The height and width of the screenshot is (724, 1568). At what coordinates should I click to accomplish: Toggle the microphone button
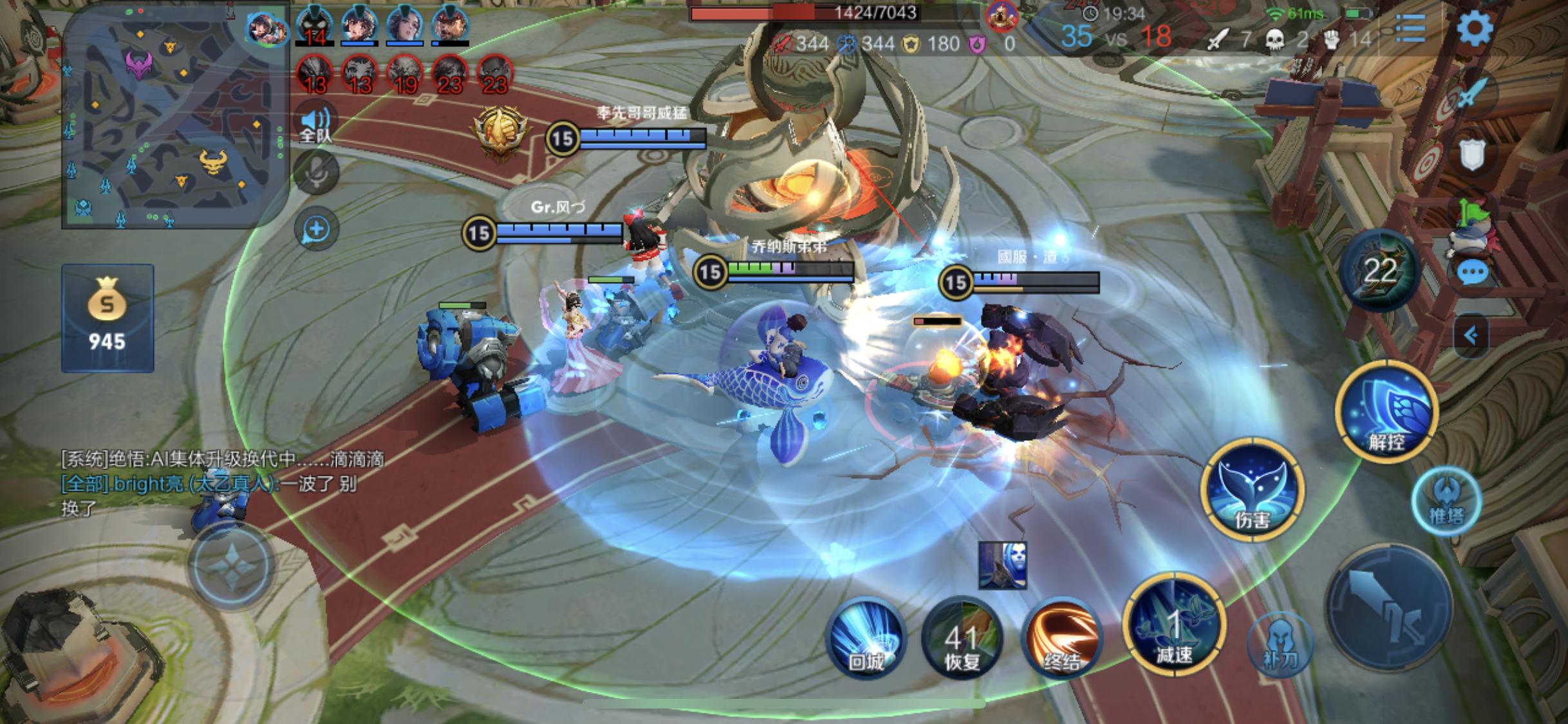315,172
